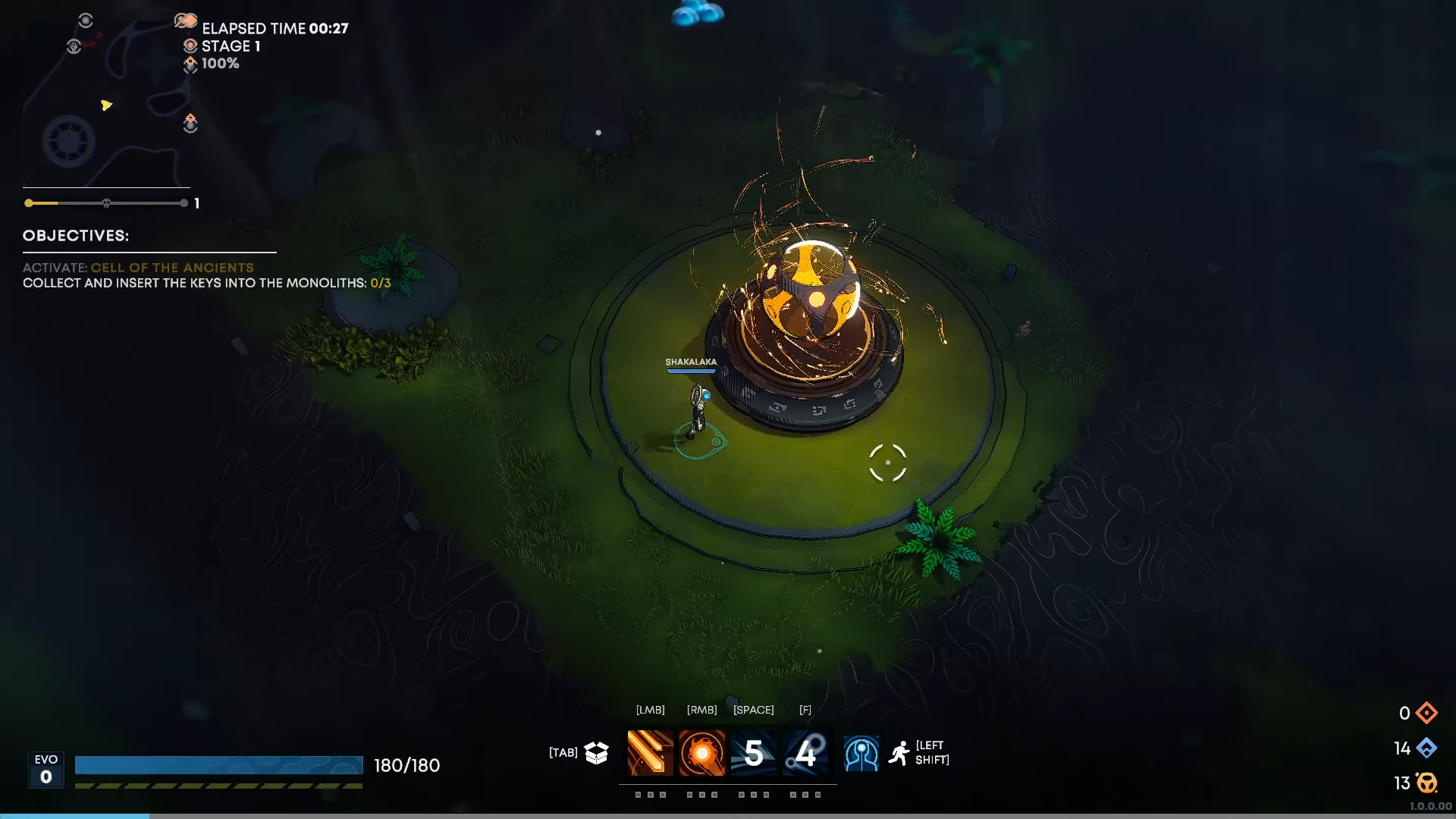Viewport: 1456px width, 819px height.
Task: Click the Cell of the Ancients objective
Action: 172,268
